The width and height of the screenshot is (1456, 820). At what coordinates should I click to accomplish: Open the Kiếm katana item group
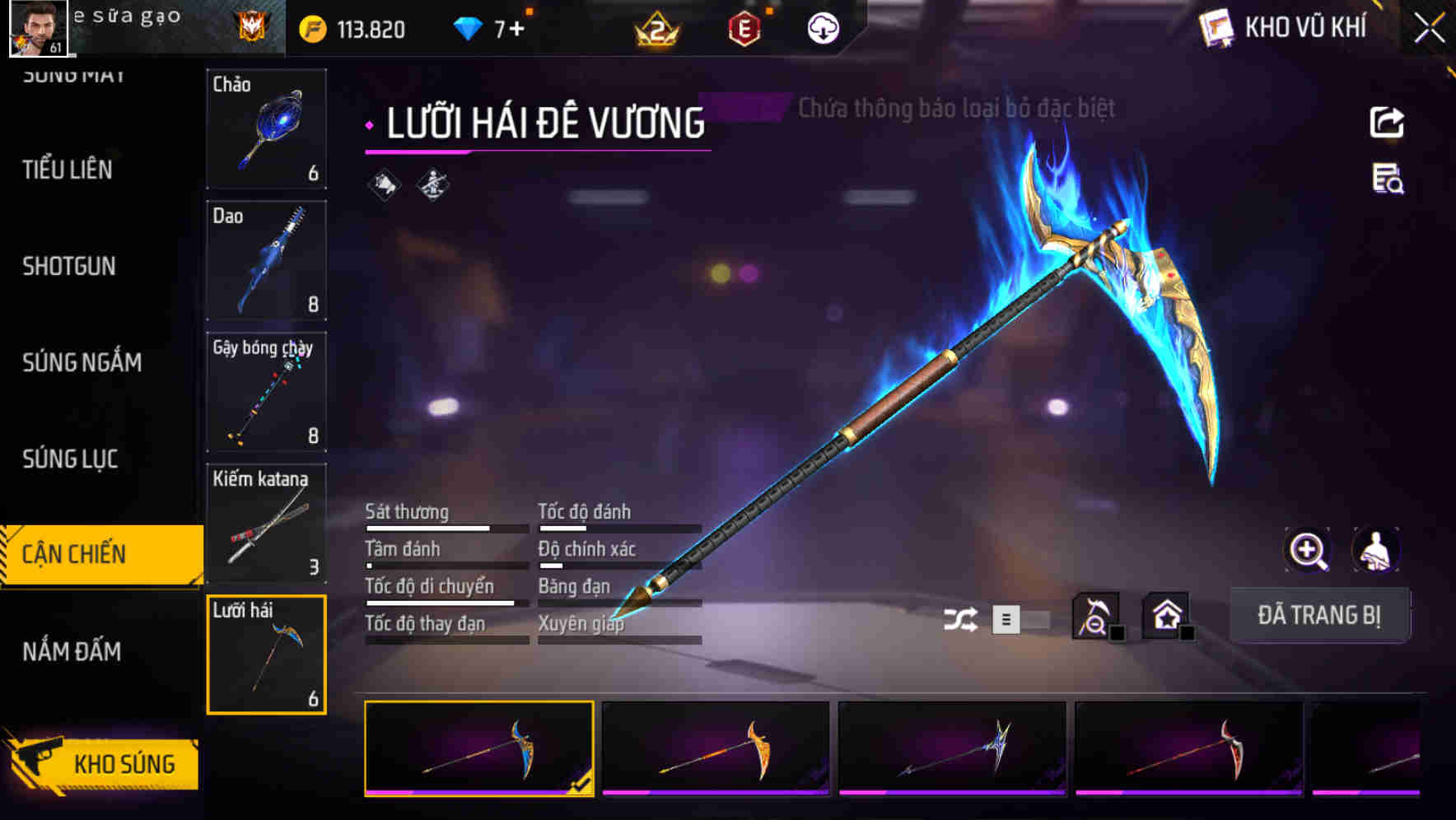coord(267,524)
